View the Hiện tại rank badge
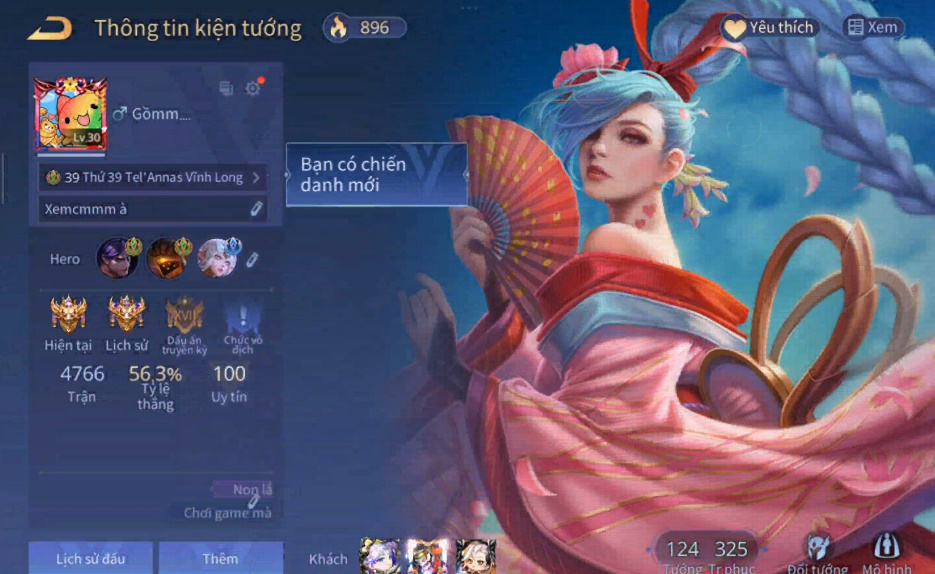935x574 pixels. tap(69, 315)
